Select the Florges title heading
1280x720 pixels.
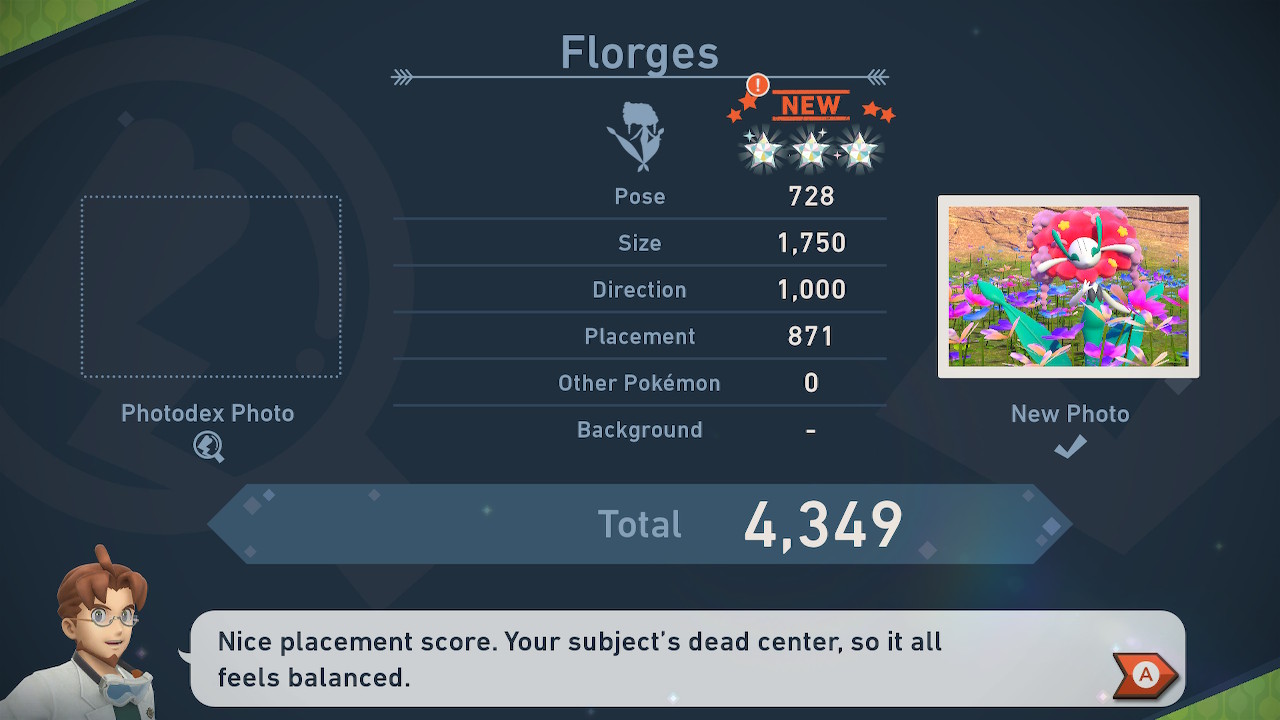point(639,52)
